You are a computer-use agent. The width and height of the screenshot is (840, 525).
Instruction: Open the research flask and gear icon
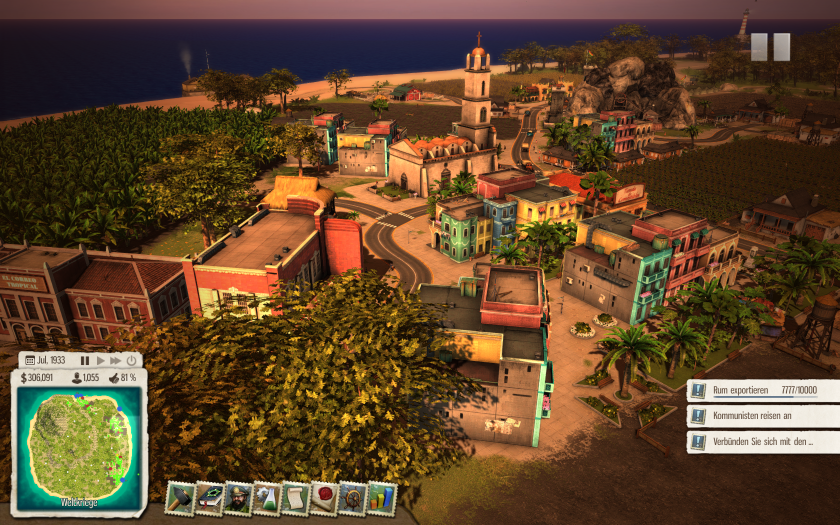point(266,498)
